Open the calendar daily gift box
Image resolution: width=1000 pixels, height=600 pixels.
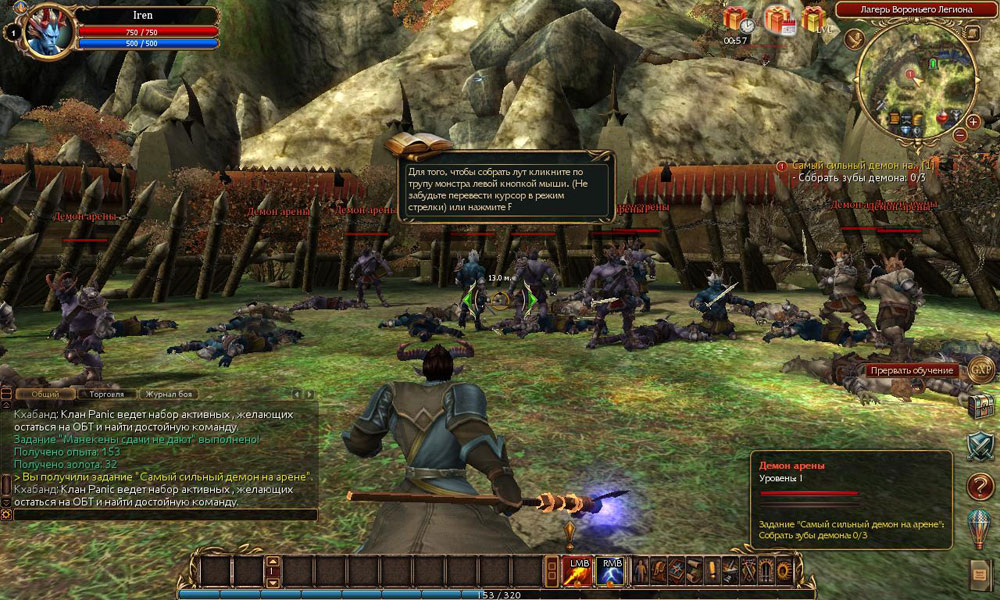point(778,19)
